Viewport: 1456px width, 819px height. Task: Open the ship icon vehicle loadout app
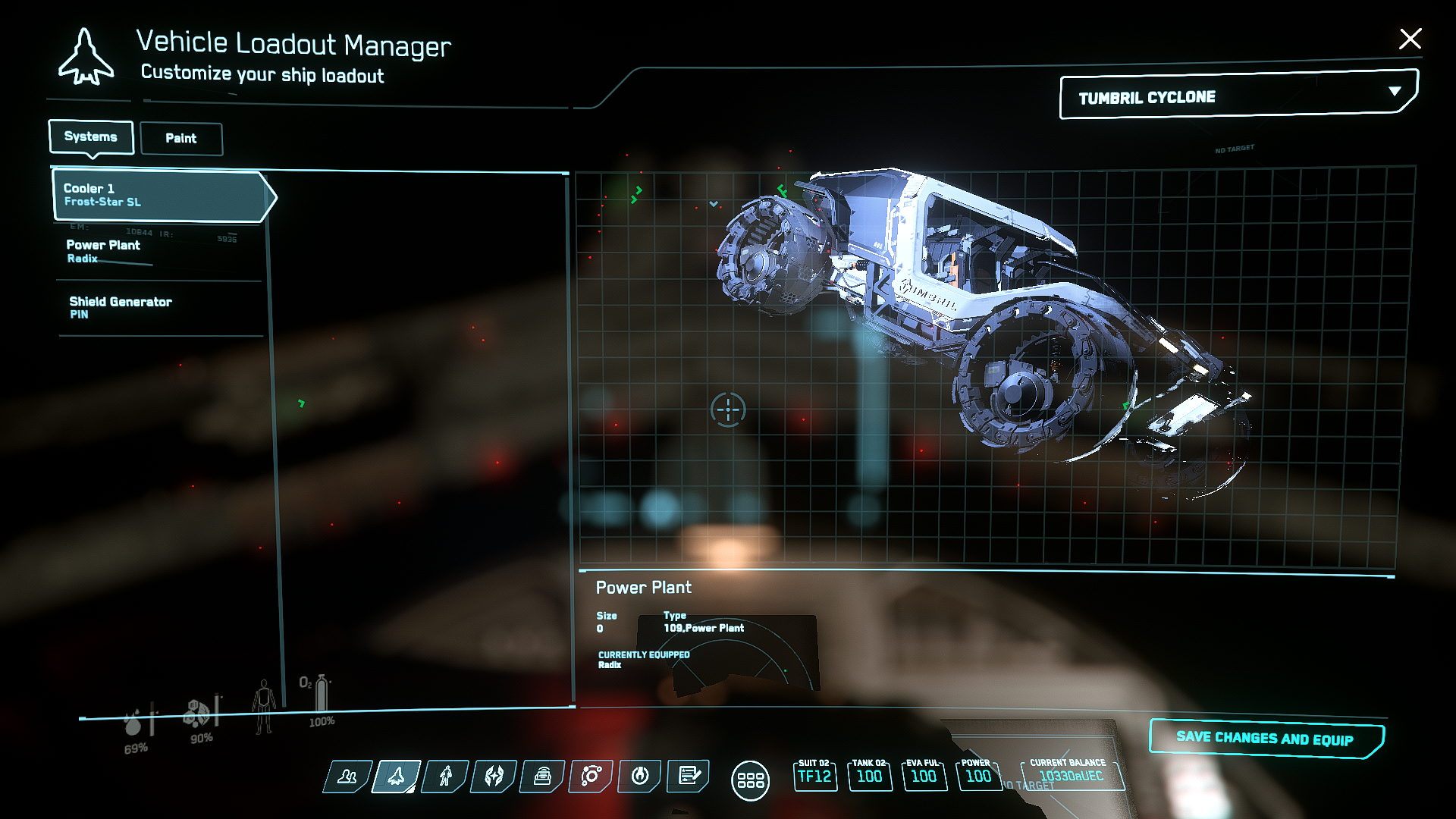click(396, 777)
